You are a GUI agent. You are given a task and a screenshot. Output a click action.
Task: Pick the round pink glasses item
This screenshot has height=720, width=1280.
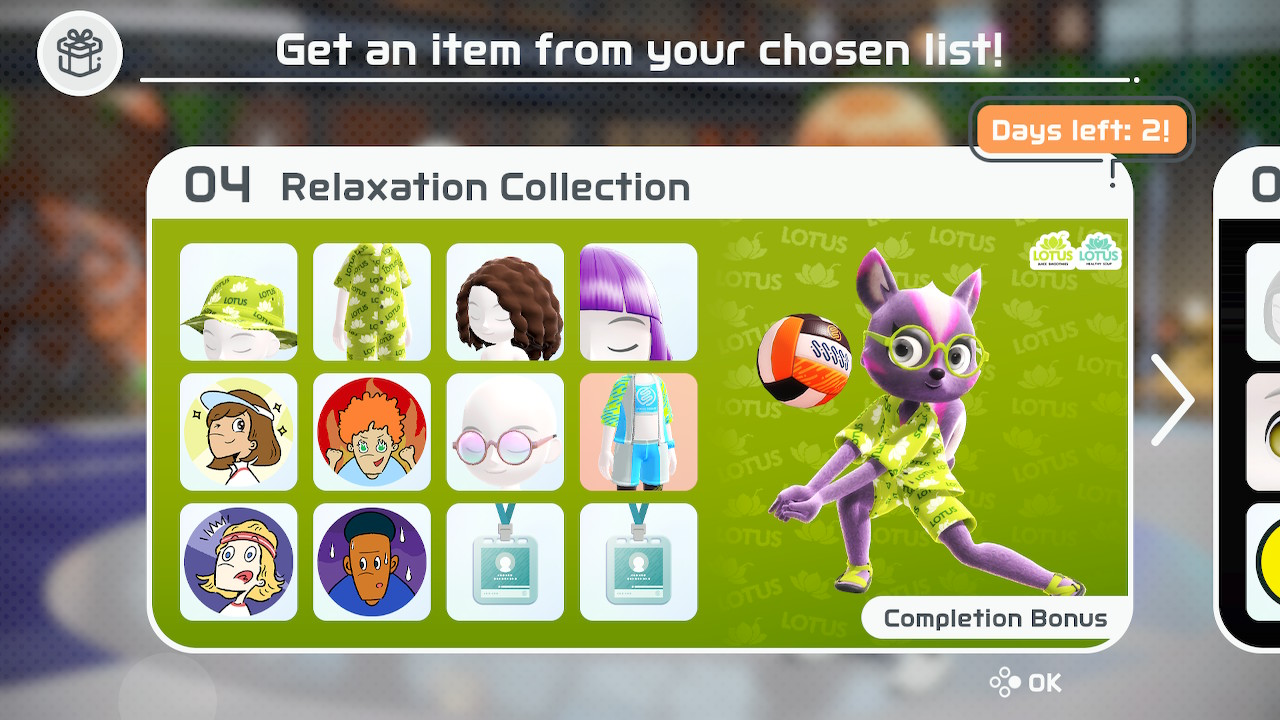[x=505, y=432]
